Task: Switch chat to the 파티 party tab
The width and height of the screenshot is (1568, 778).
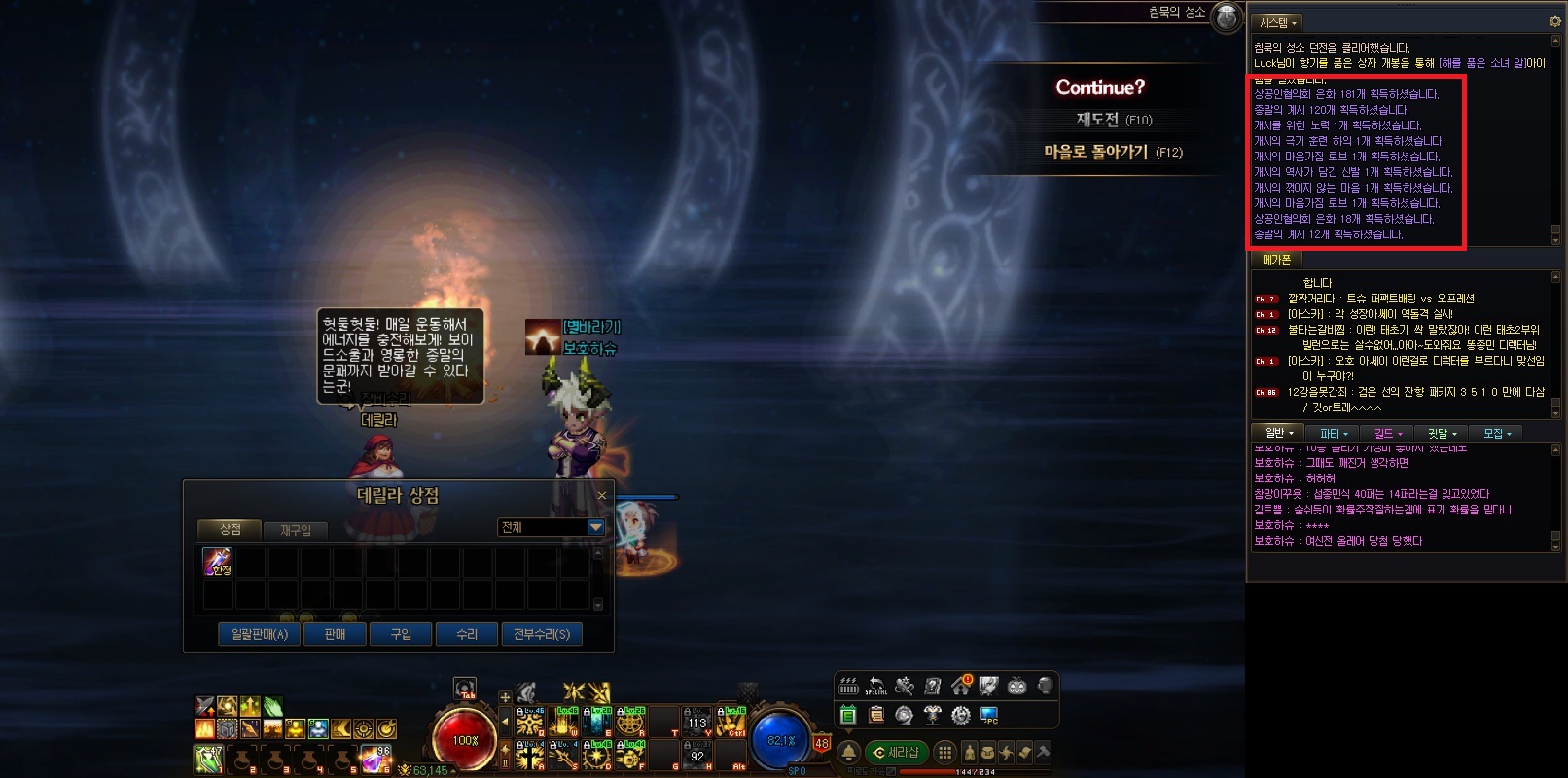Action: [1333, 433]
